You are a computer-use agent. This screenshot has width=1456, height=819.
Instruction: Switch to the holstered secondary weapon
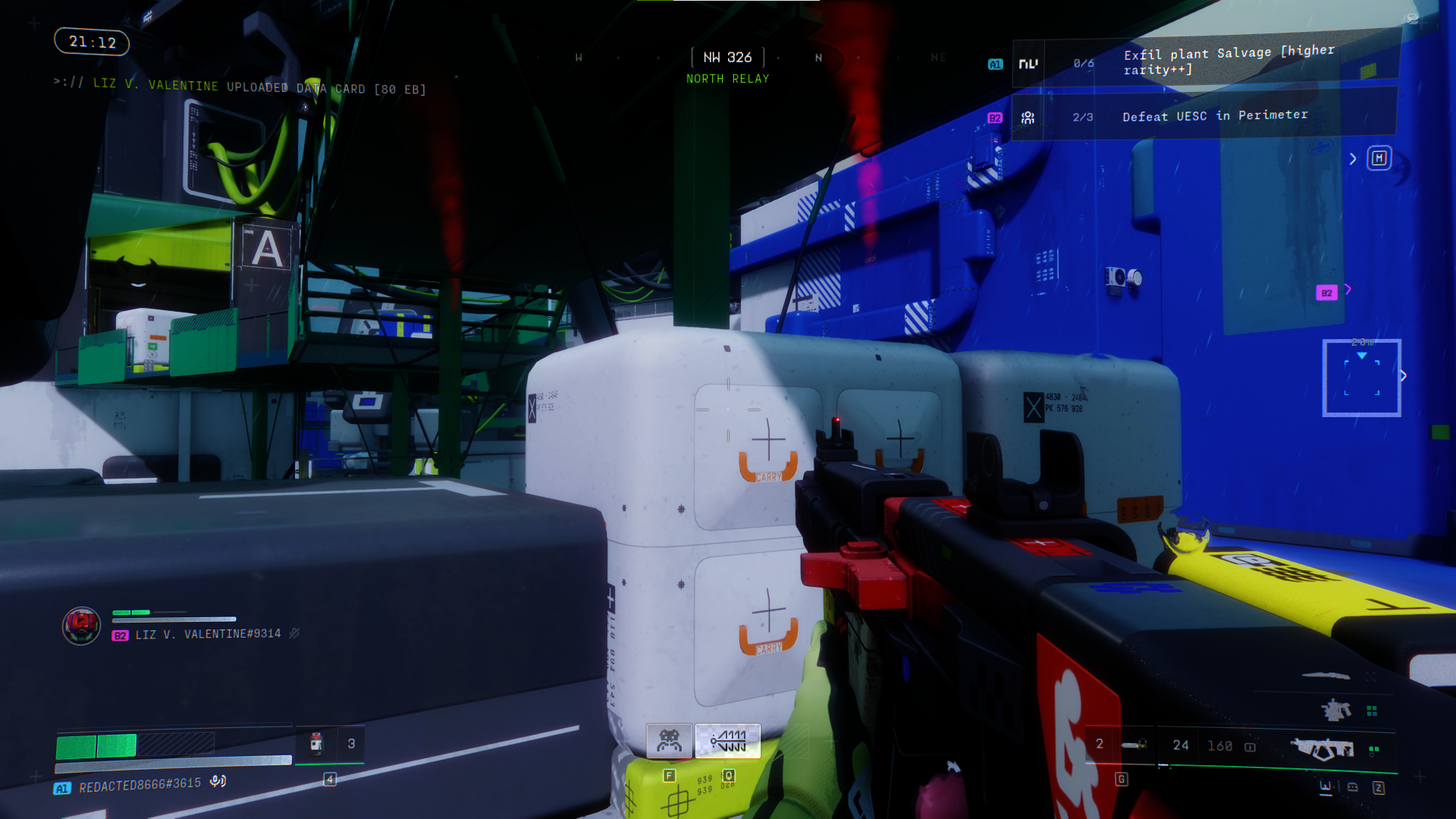1336,710
